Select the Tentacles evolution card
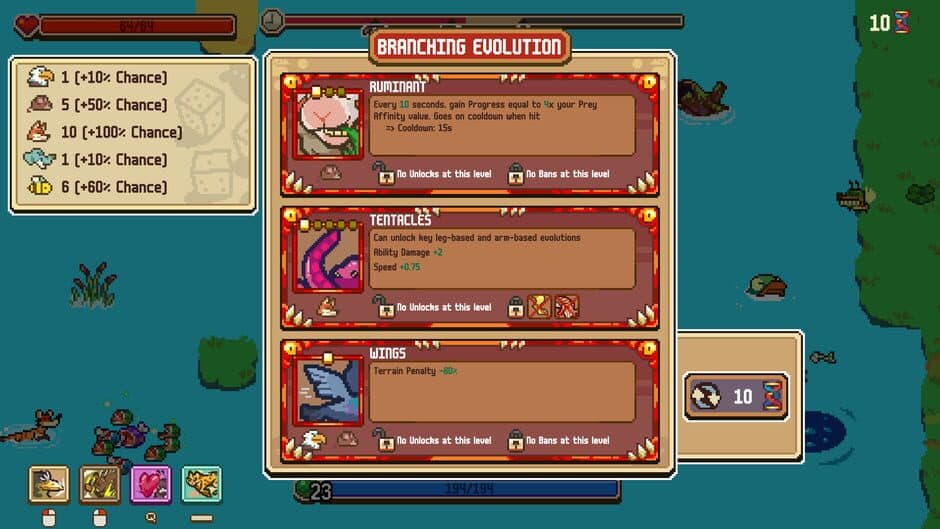This screenshot has width=940, height=529. tap(470, 267)
